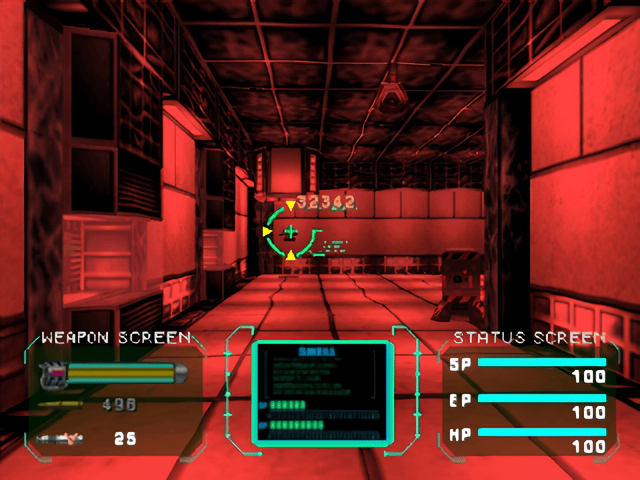Open the central data terminal display
640x480 pixels.
tap(320, 393)
